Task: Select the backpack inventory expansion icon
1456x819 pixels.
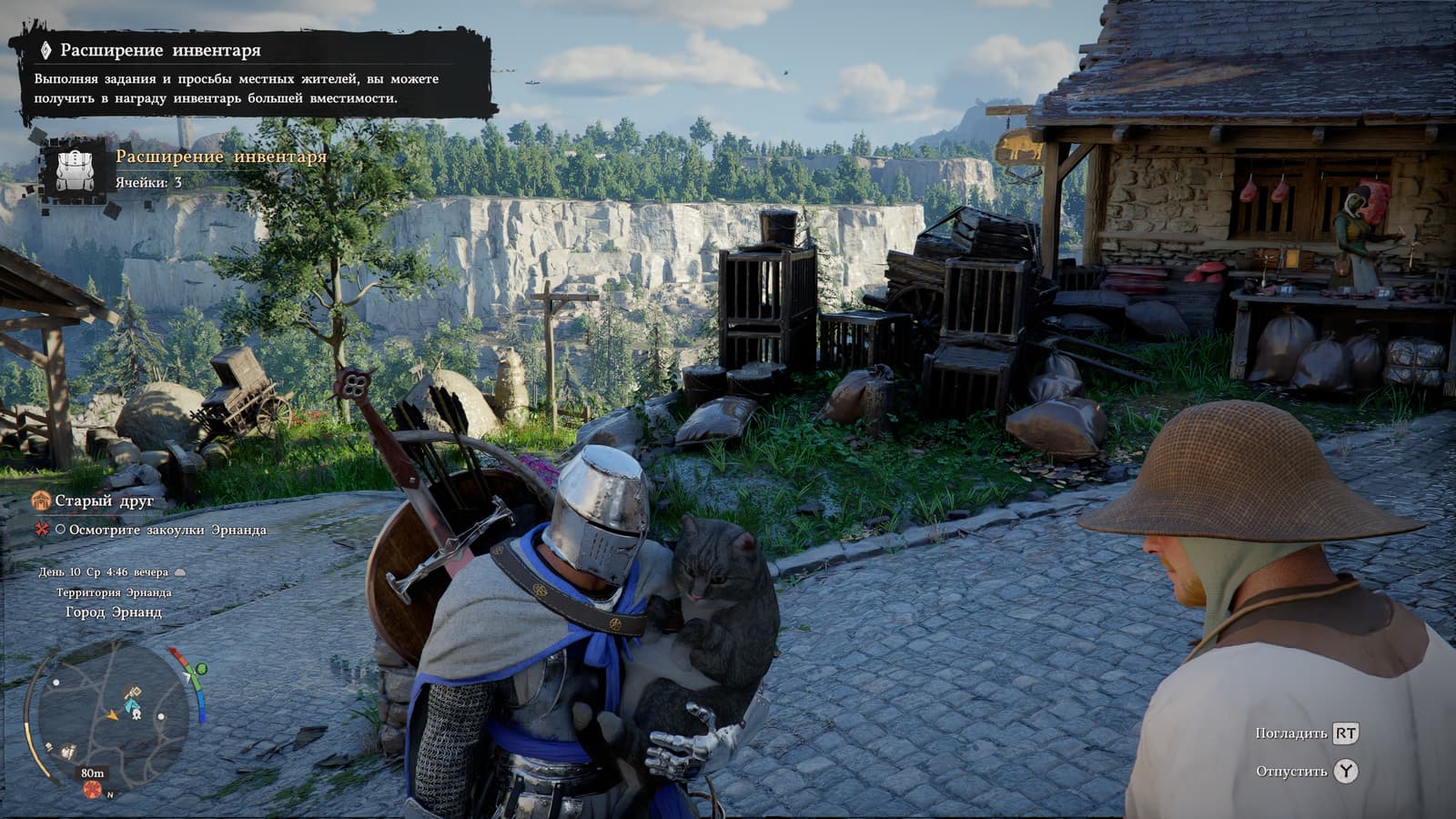Action: point(75,169)
